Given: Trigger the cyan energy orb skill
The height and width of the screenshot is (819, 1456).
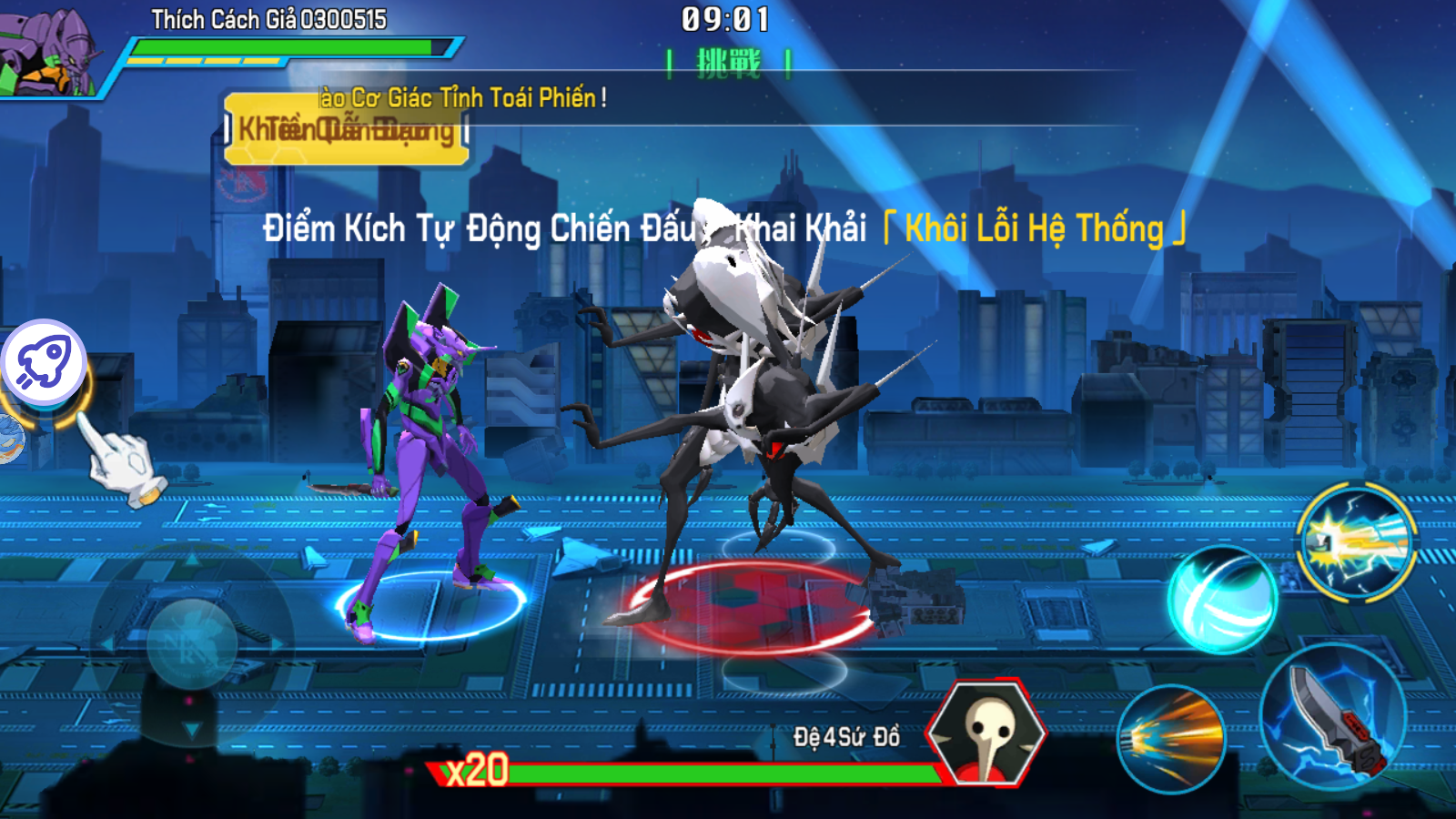Looking at the screenshot, I should 1222,600.
